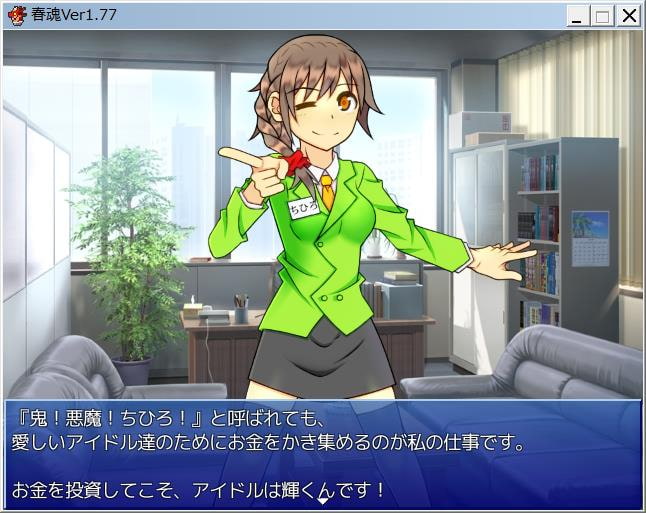The width and height of the screenshot is (646, 513).
Task: Maximize the game window
Action: [x=602, y=15]
